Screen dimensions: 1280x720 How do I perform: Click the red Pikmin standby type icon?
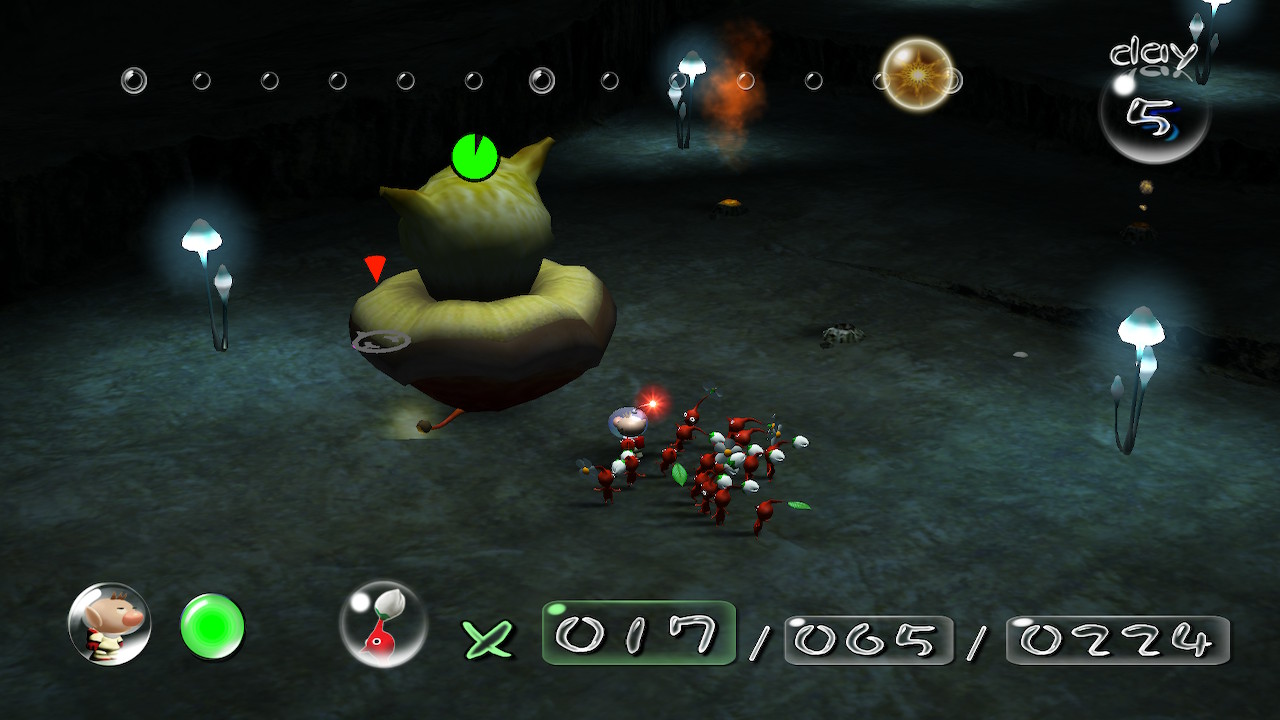(x=383, y=624)
